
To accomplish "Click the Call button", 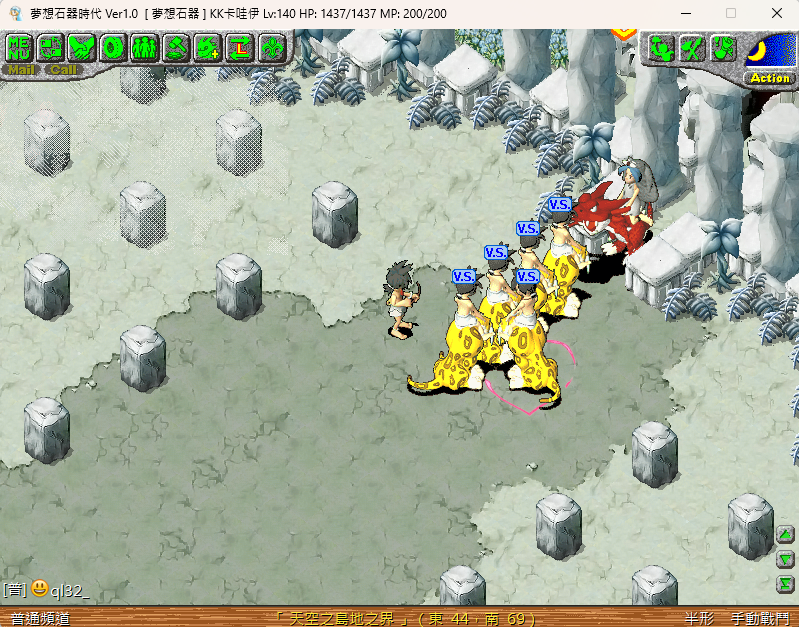I will pyautogui.click(x=63, y=70).
